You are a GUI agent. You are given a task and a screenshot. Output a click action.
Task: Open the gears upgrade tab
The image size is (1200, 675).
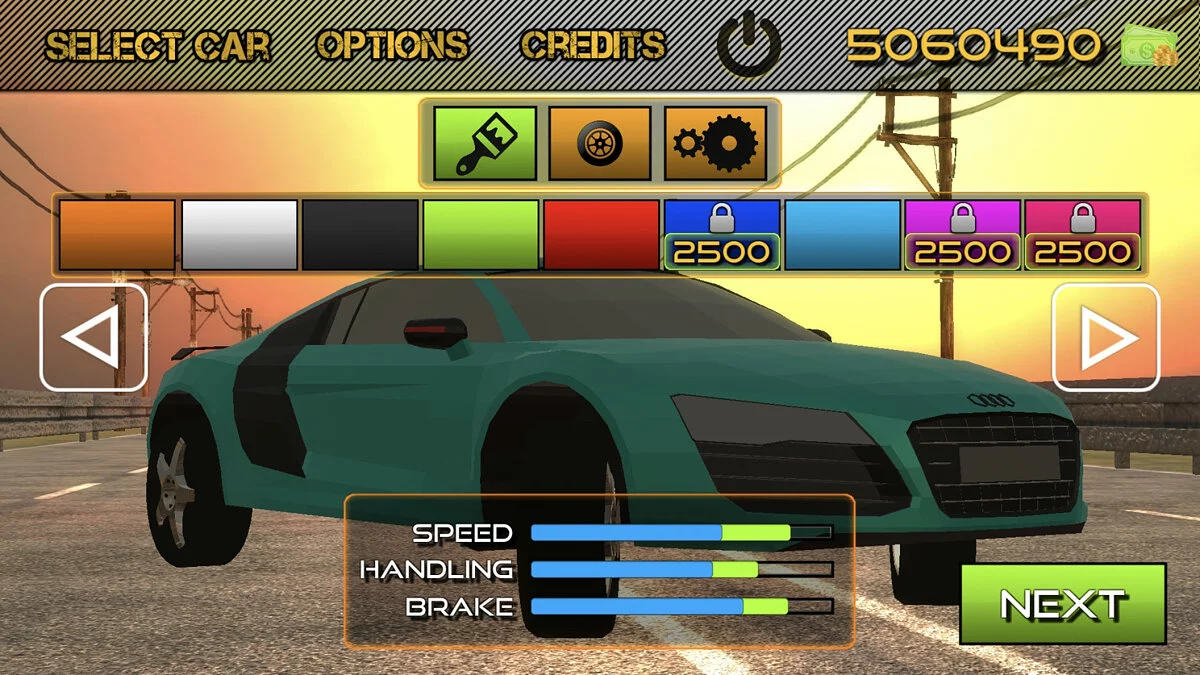(x=715, y=143)
